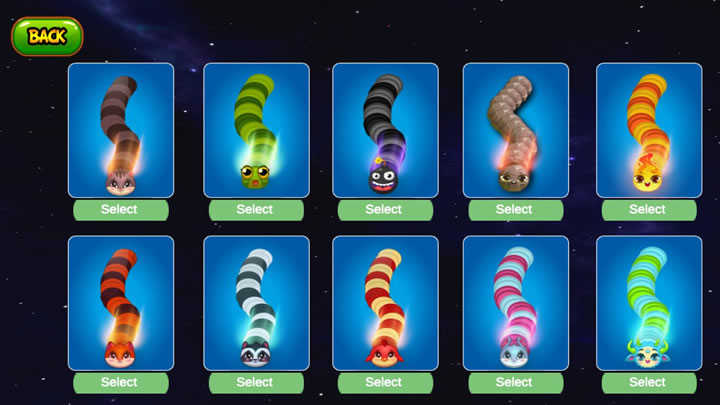Confirm the flame snake with its Select button
The width and height of the screenshot is (720, 405).
[647, 210]
